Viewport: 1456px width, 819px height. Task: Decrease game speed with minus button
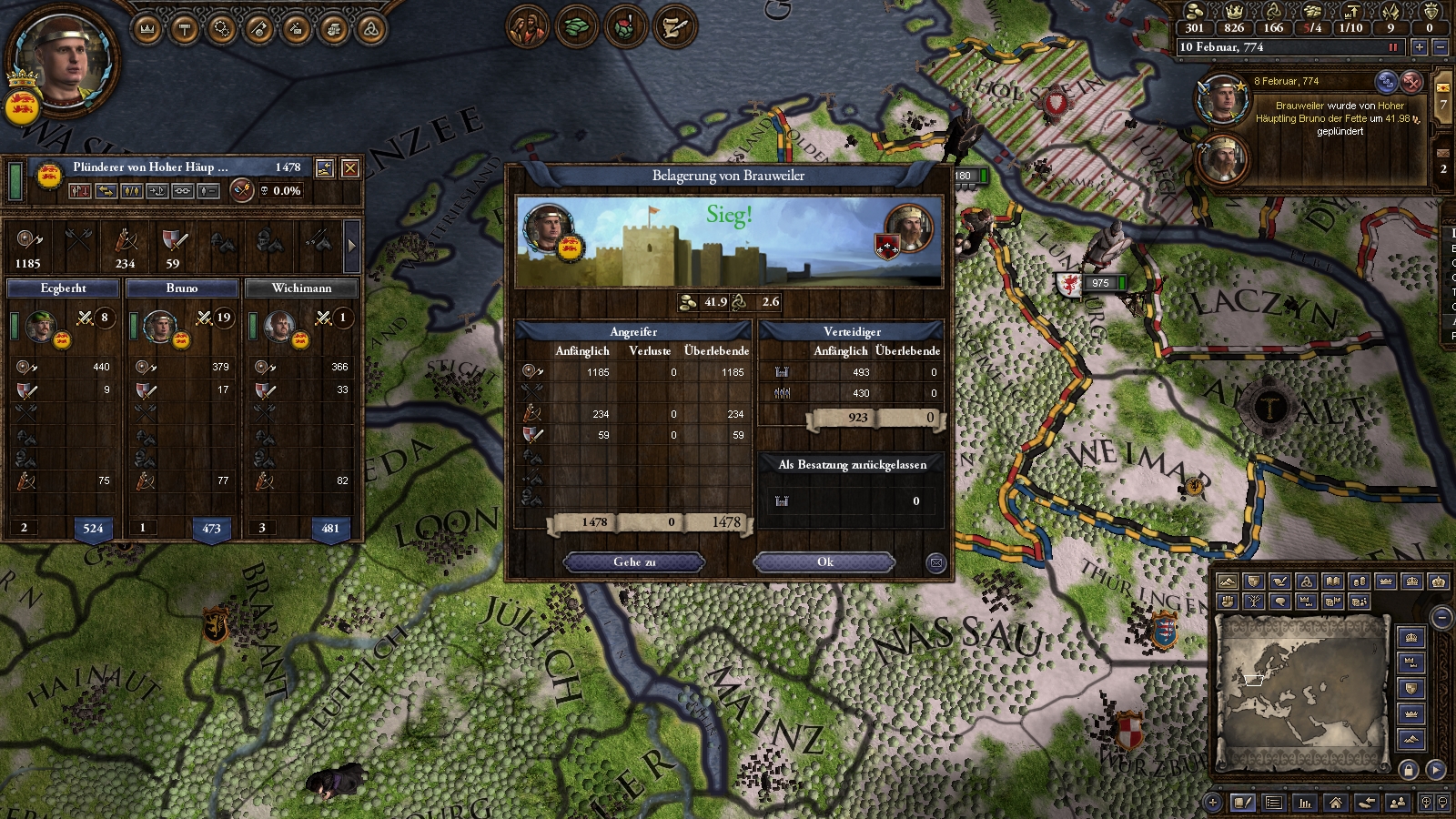tap(1440, 47)
